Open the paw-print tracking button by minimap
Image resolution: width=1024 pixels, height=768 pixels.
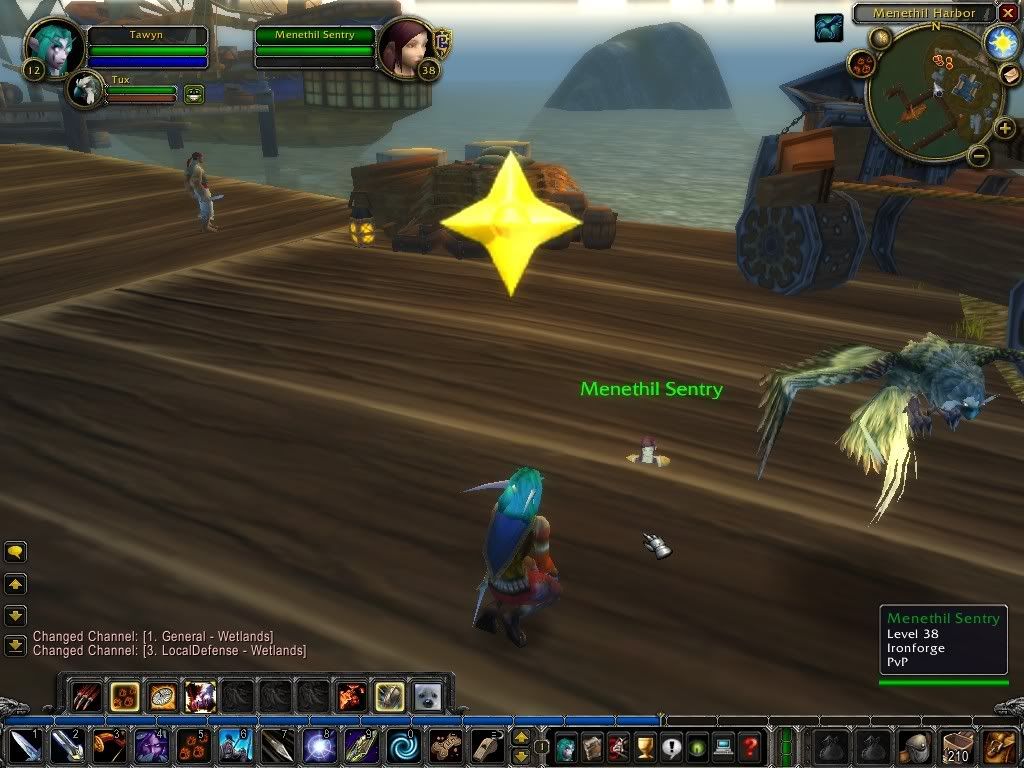[x=861, y=65]
